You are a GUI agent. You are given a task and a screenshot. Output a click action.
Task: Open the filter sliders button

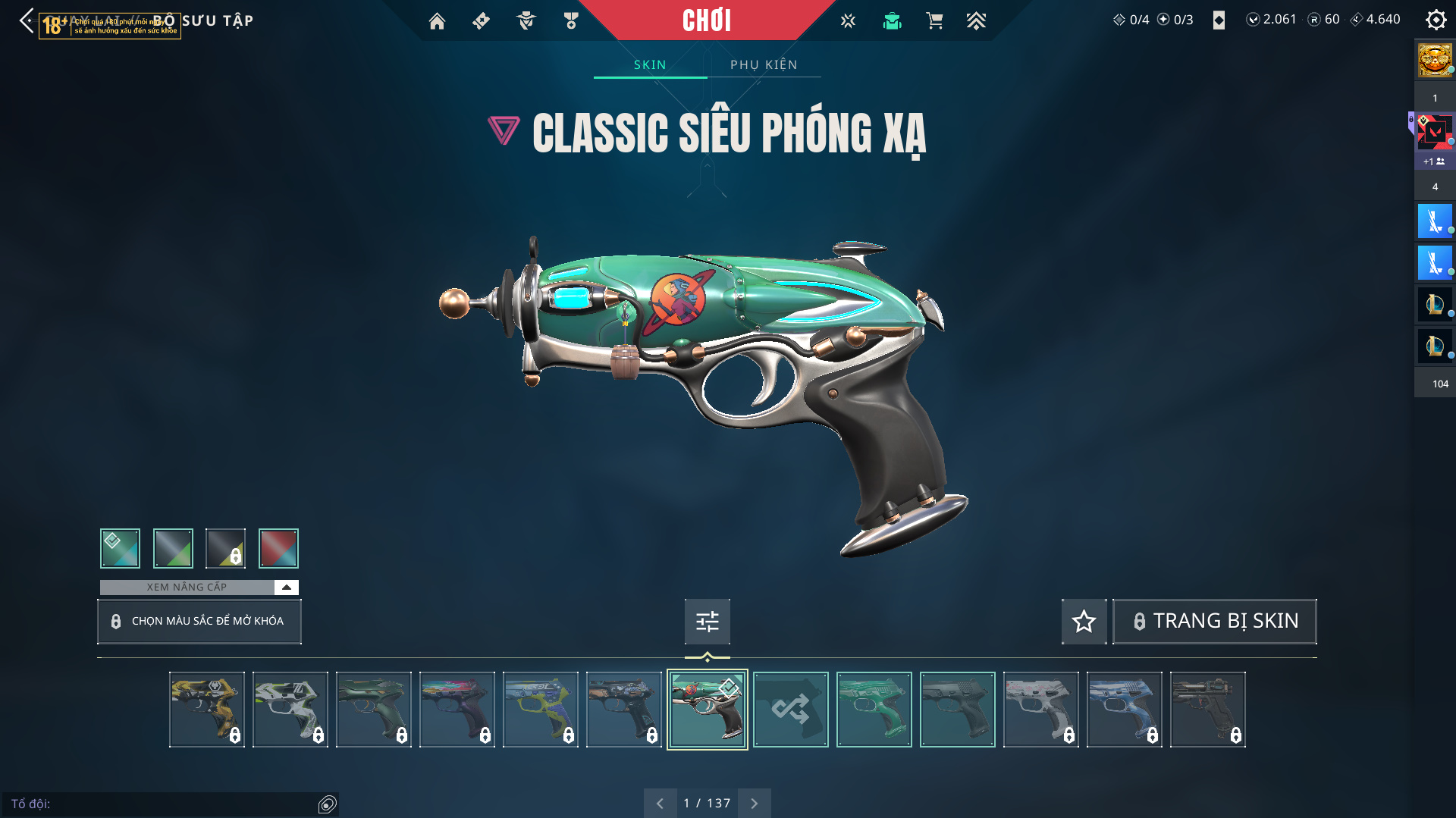[x=707, y=622]
